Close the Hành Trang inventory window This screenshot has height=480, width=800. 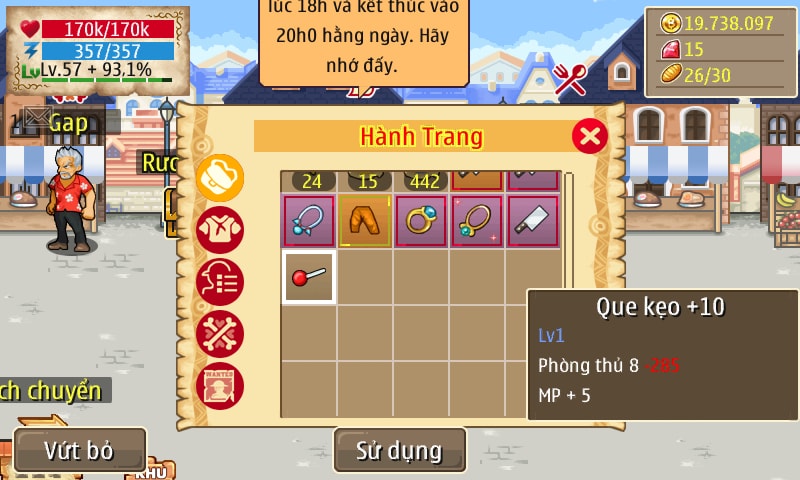click(x=590, y=135)
